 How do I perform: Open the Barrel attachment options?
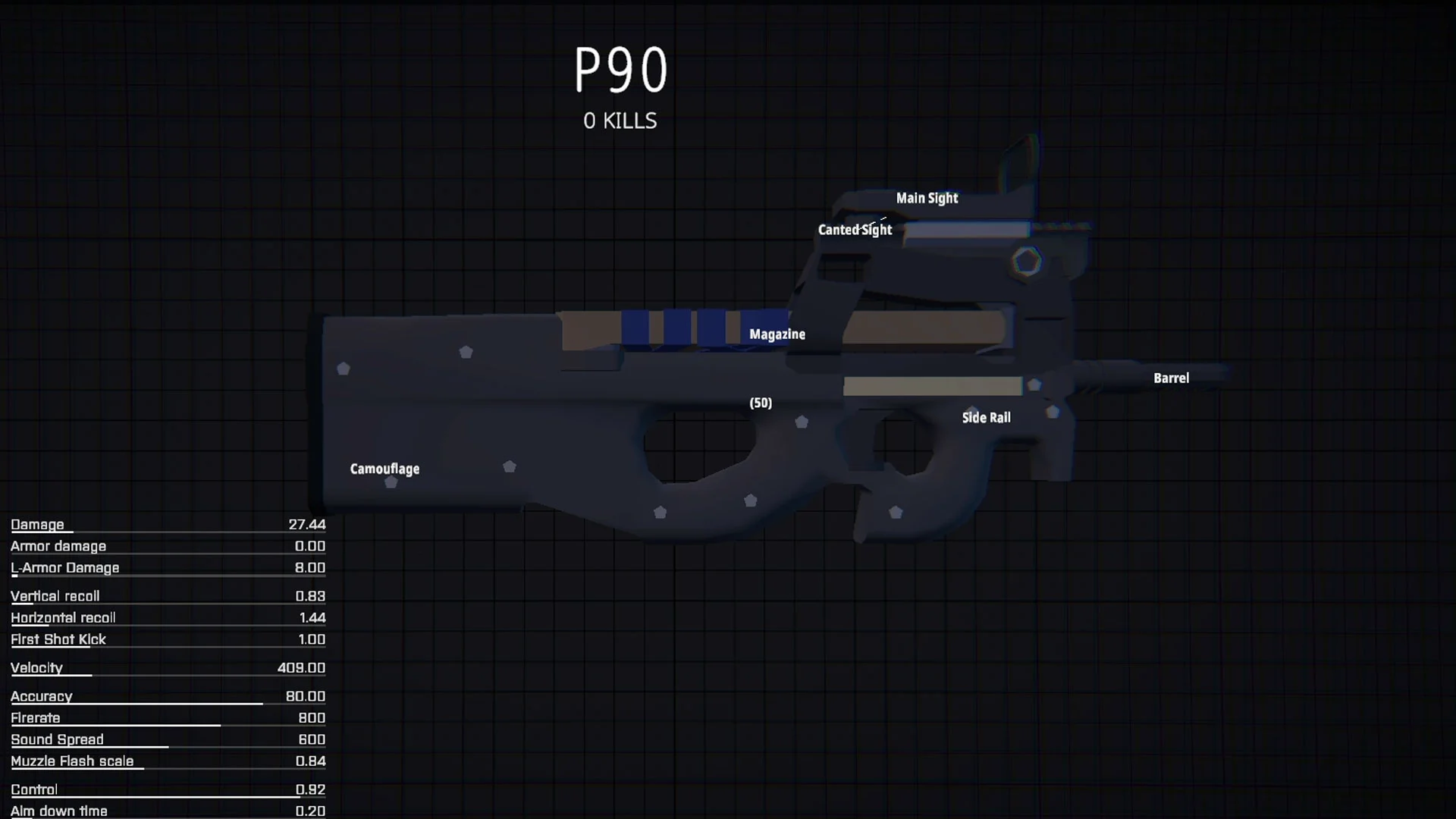1171,378
